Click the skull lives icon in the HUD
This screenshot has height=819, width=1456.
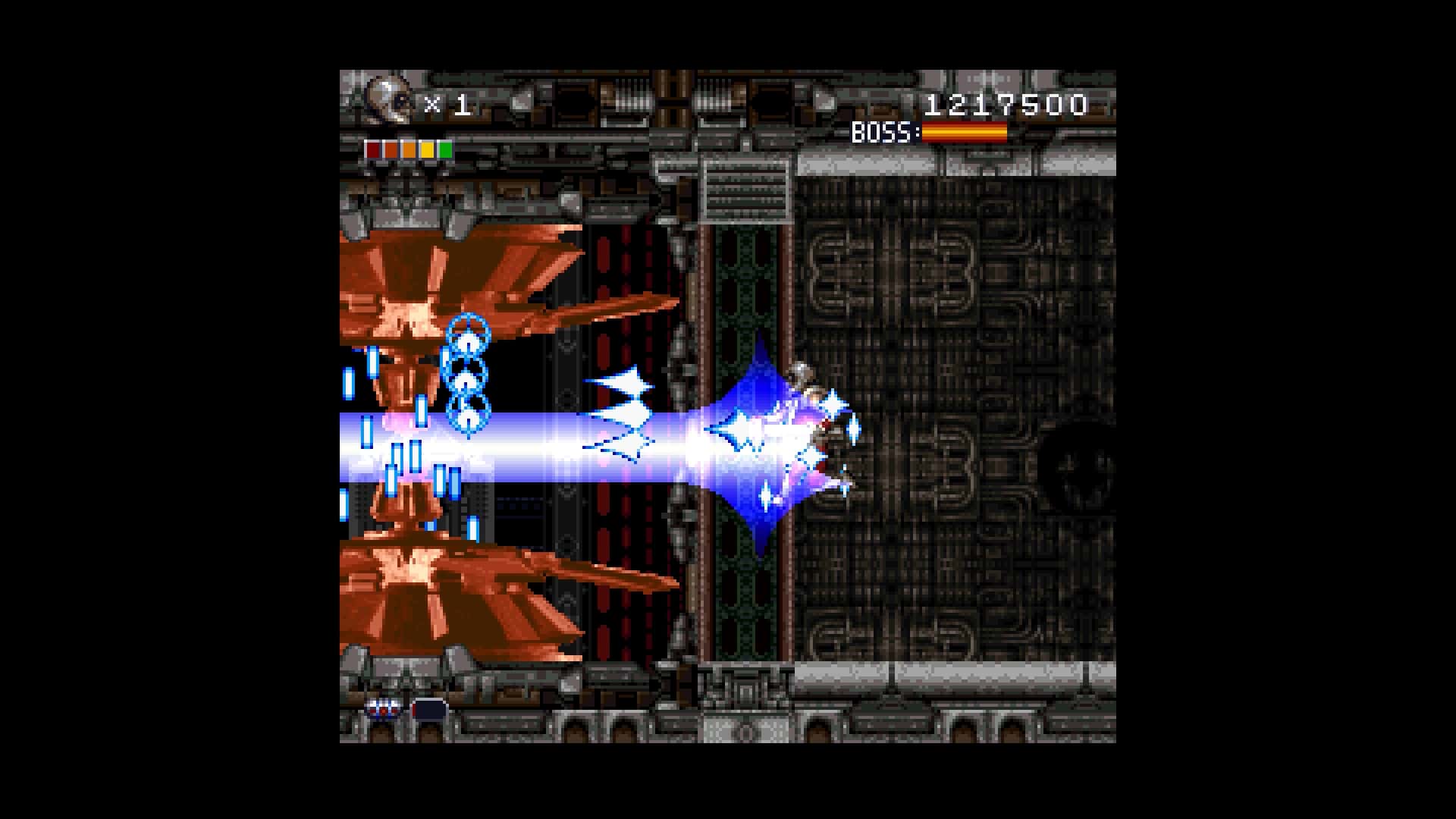[x=387, y=99]
